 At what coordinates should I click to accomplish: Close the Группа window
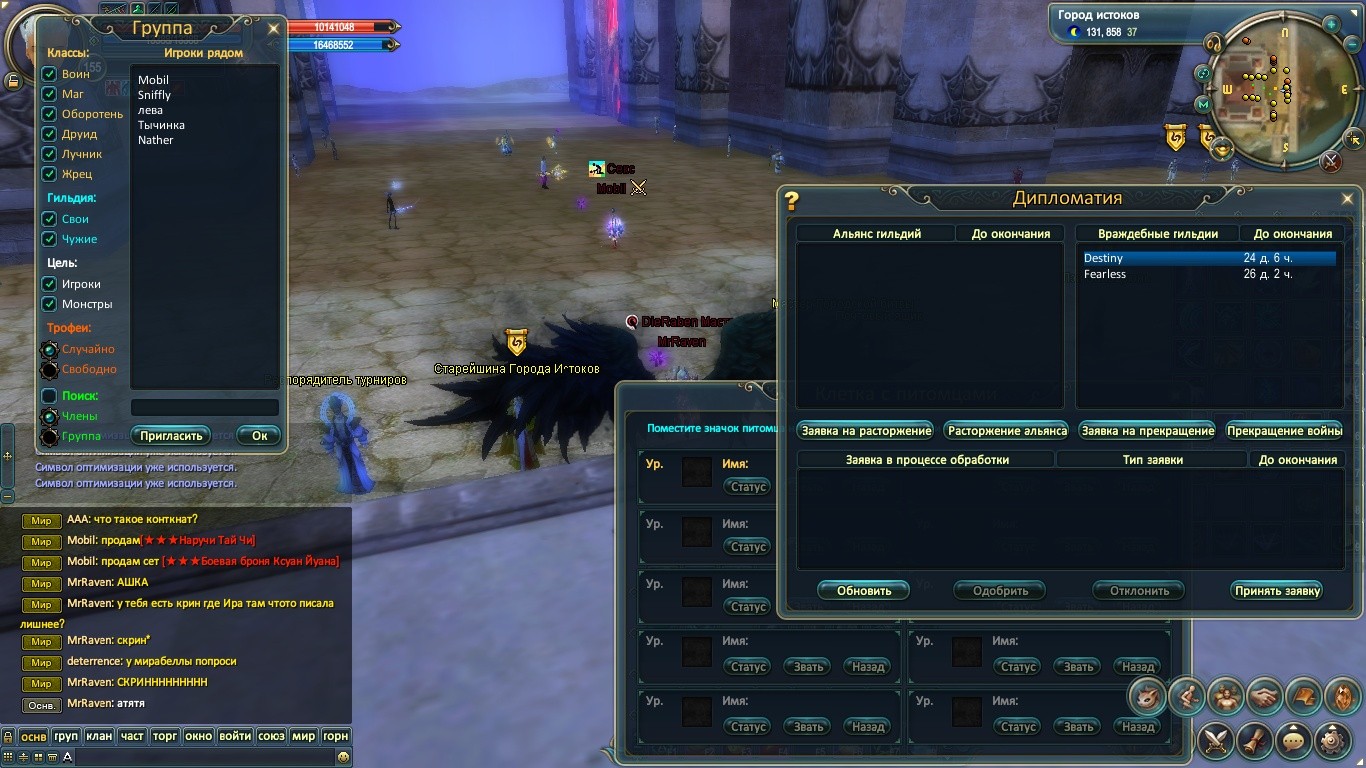click(x=273, y=29)
